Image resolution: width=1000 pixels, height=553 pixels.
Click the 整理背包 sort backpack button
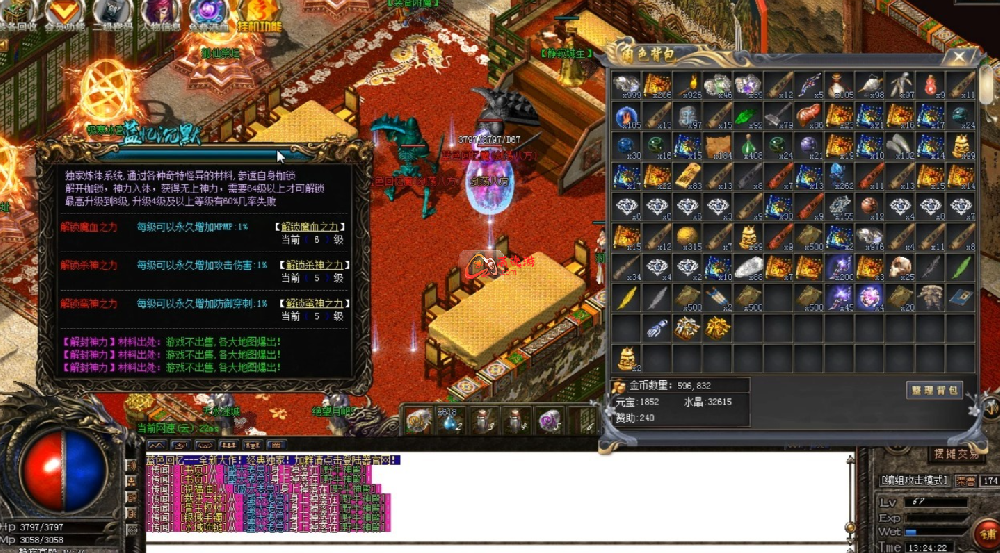[934, 390]
